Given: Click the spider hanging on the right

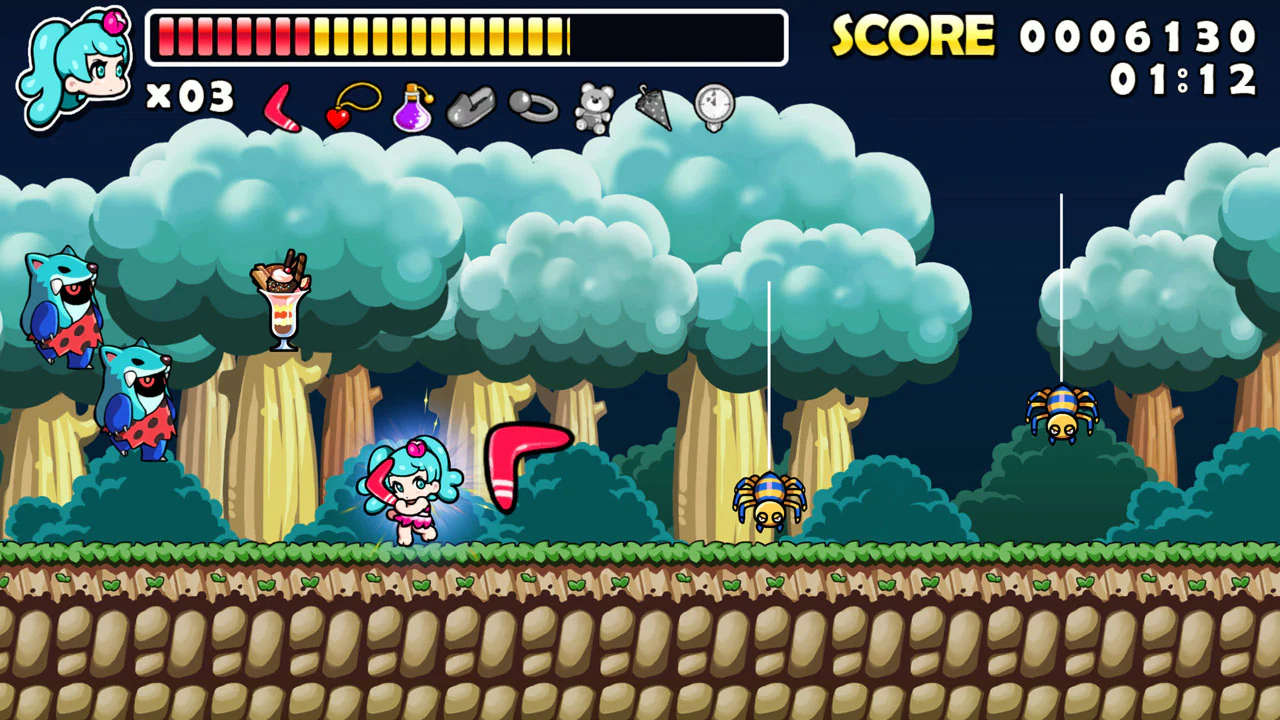Looking at the screenshot, I should [x=1062, y=415].
